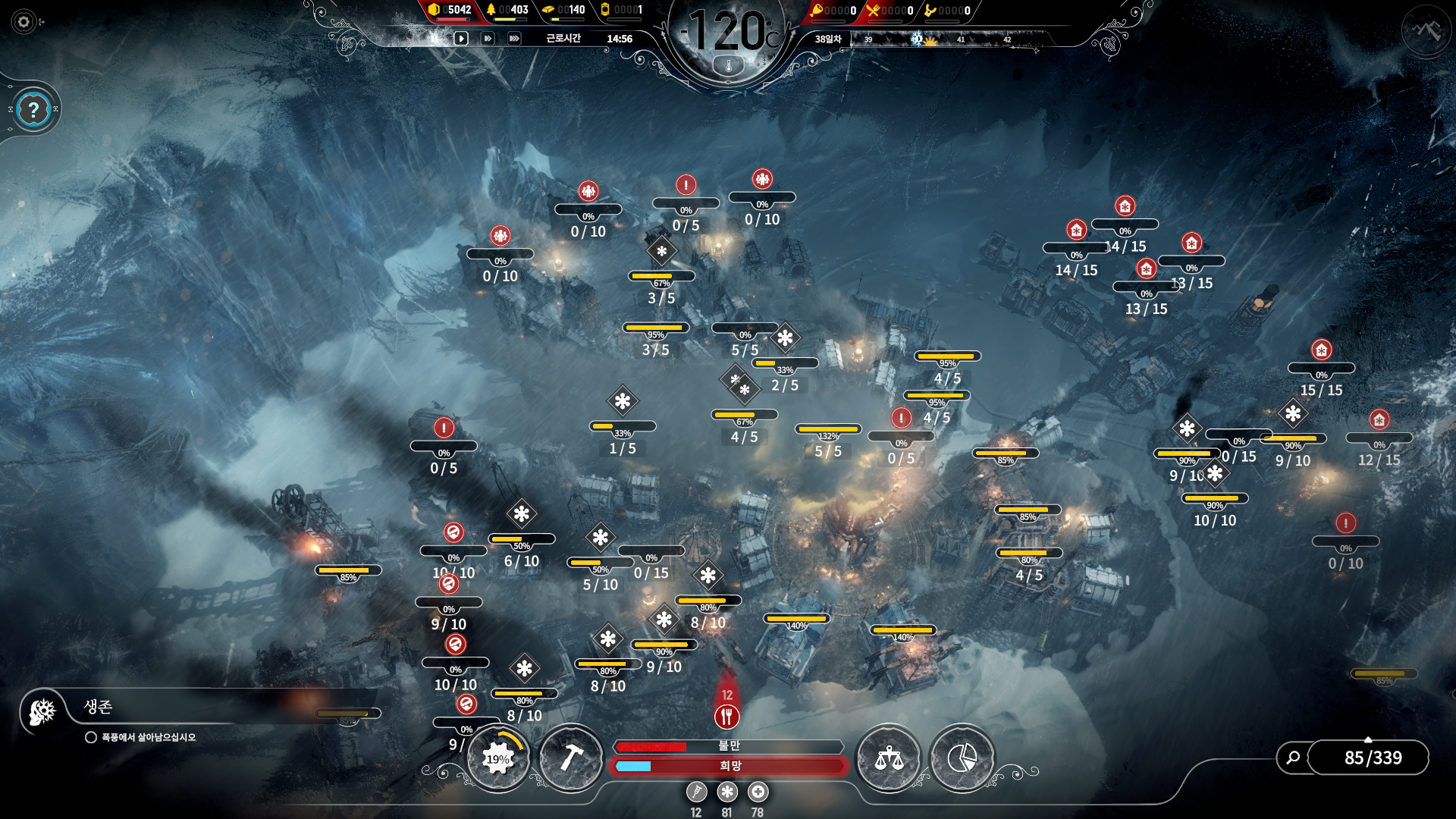Open the technology tree gear button

click(498, 758)
